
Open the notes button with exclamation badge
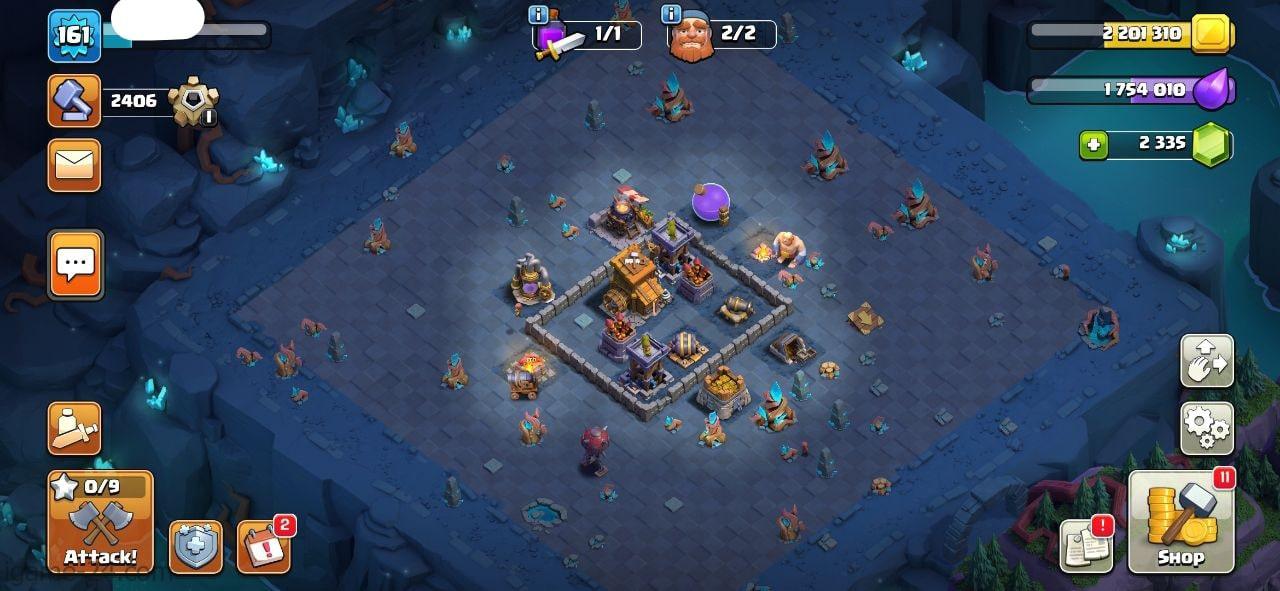[1086, 546]
